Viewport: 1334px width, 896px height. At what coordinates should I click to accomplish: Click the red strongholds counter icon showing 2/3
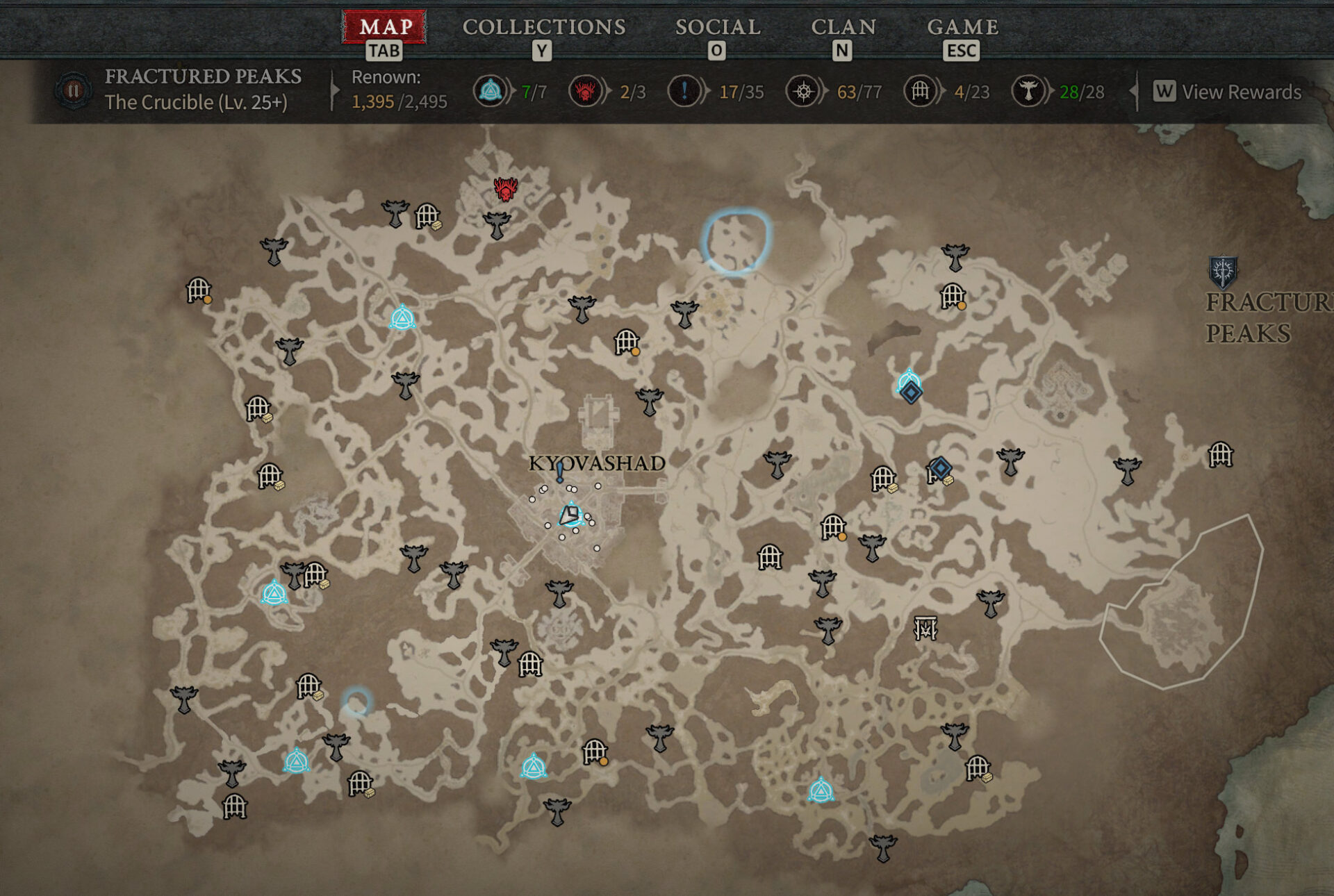[x=584, y=92]
